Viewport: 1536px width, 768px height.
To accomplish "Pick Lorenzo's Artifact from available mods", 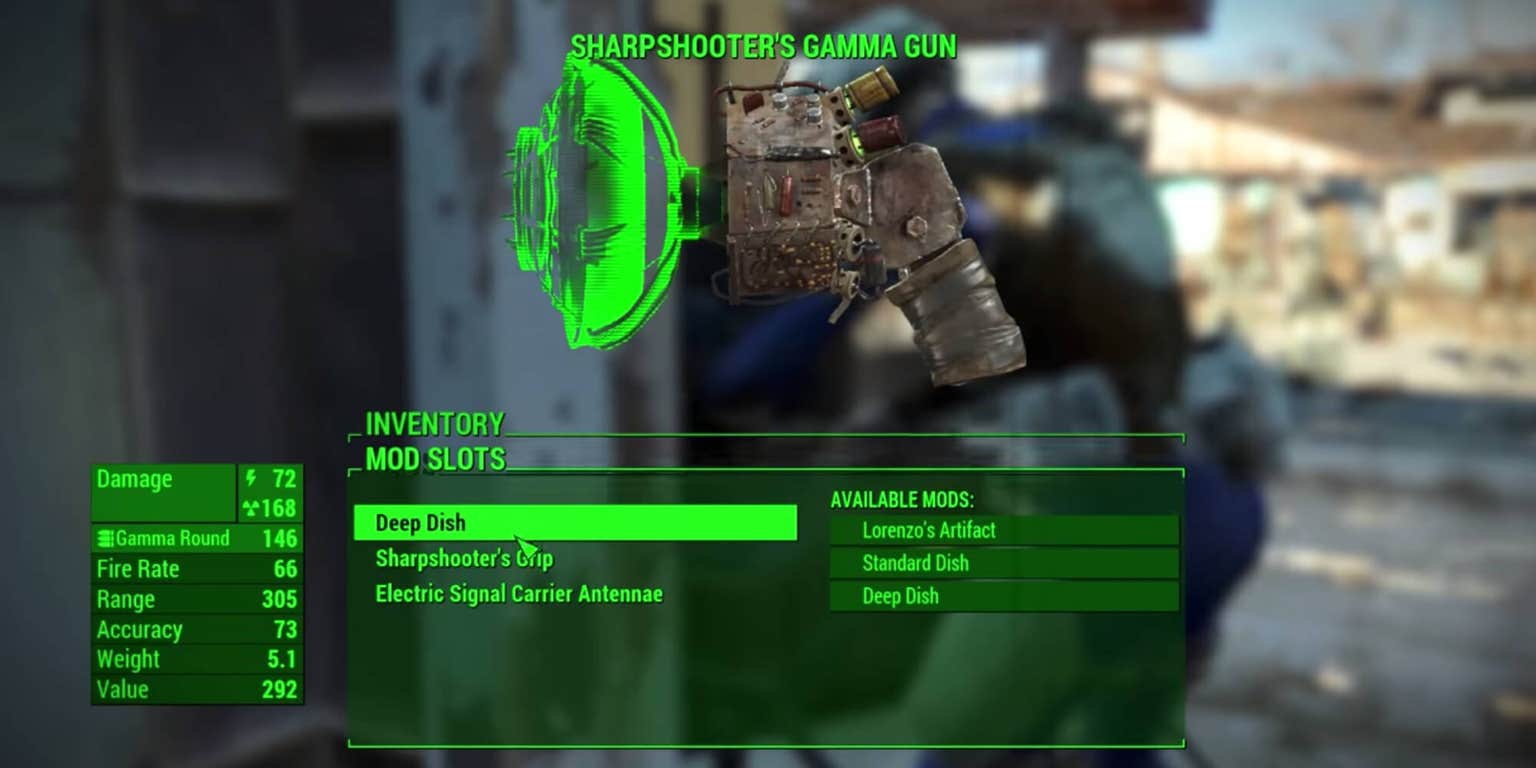I will (x=1003, y=531).
